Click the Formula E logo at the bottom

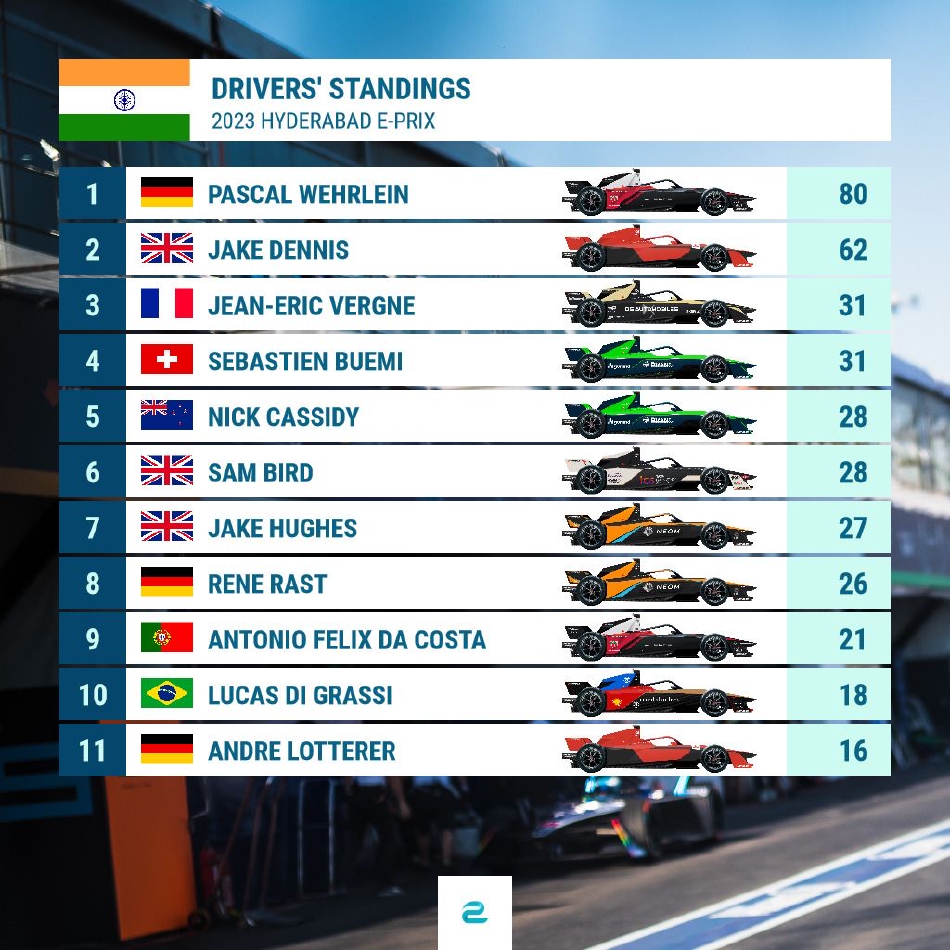(474, 912)
